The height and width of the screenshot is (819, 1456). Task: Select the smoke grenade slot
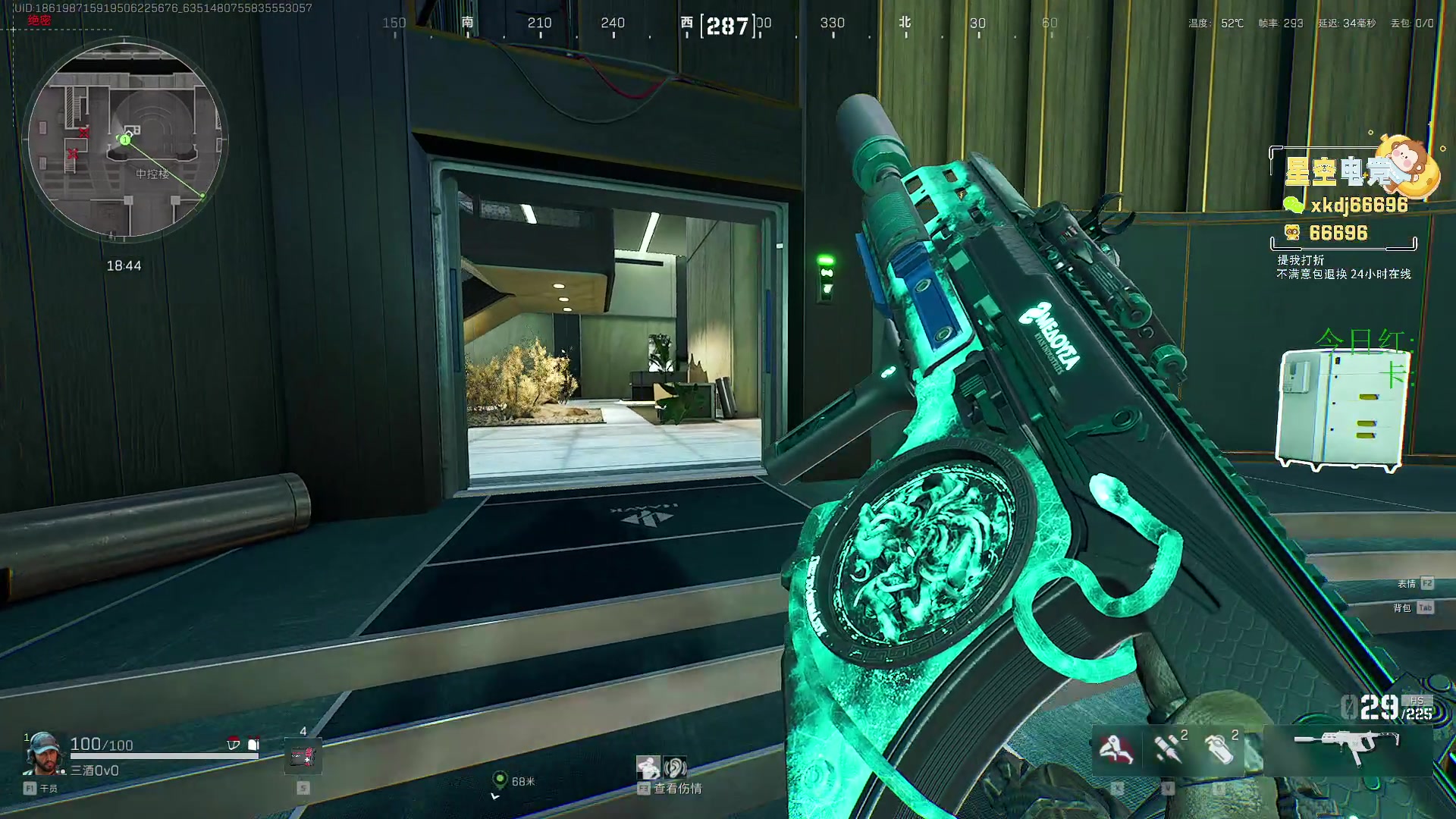(1218, 749)
